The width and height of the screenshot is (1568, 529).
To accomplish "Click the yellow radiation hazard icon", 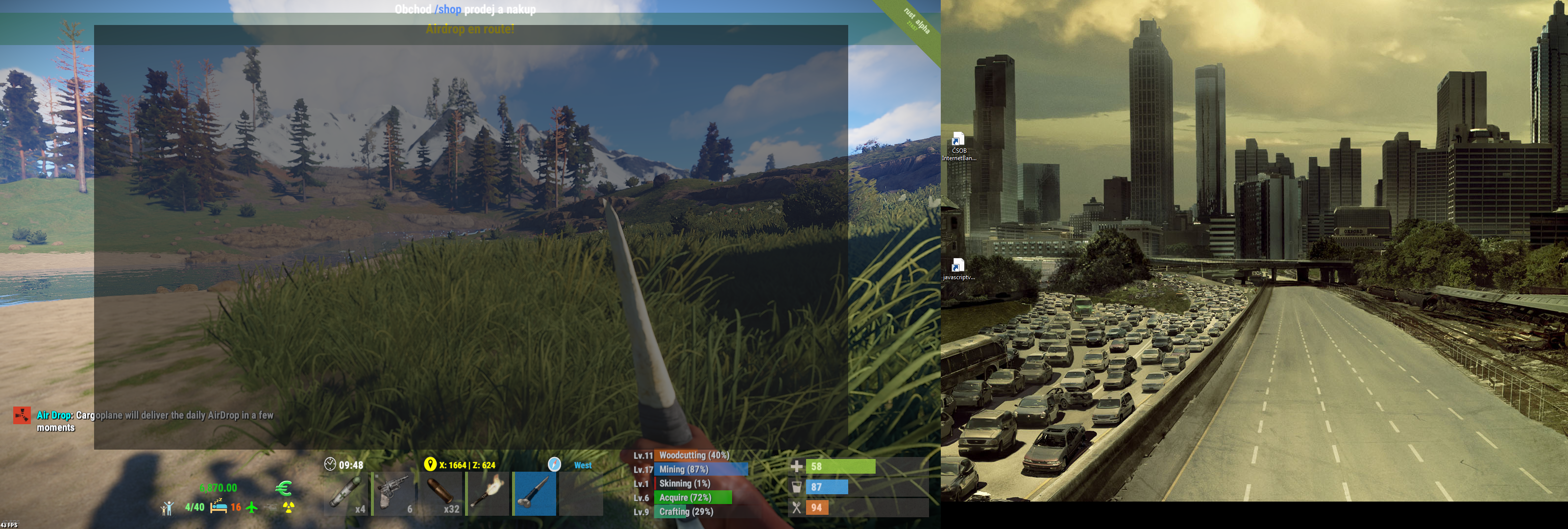I will click(289, 508).
